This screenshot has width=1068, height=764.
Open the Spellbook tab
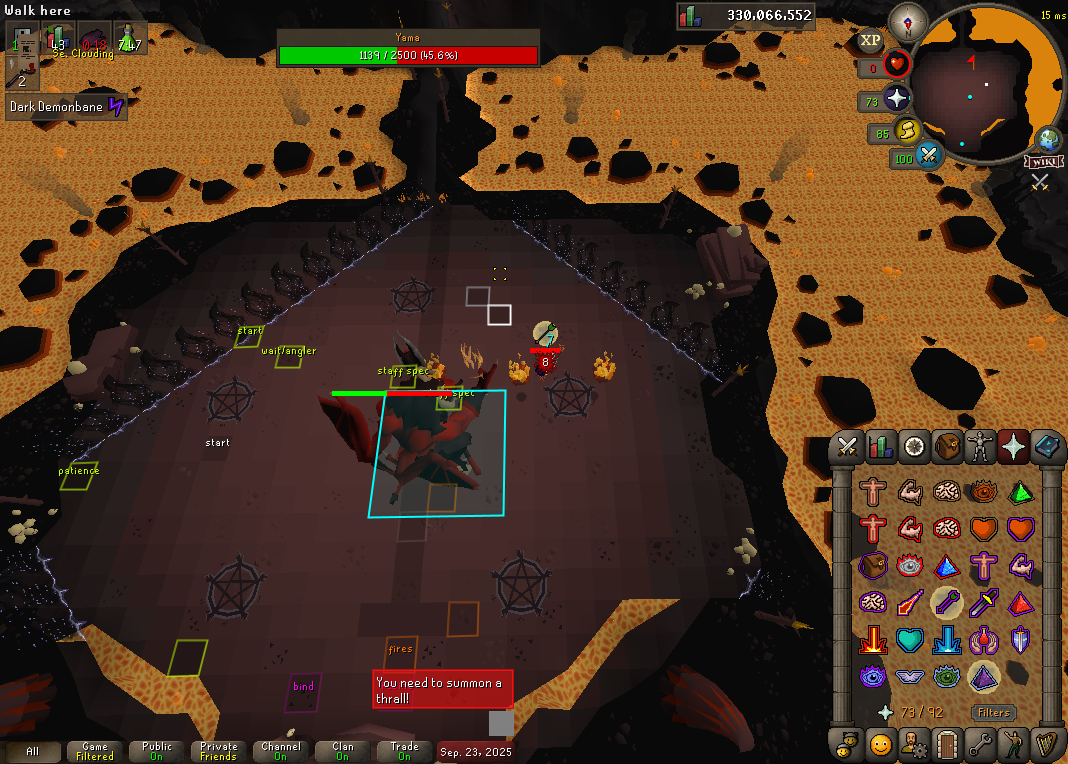point(1047,447)
